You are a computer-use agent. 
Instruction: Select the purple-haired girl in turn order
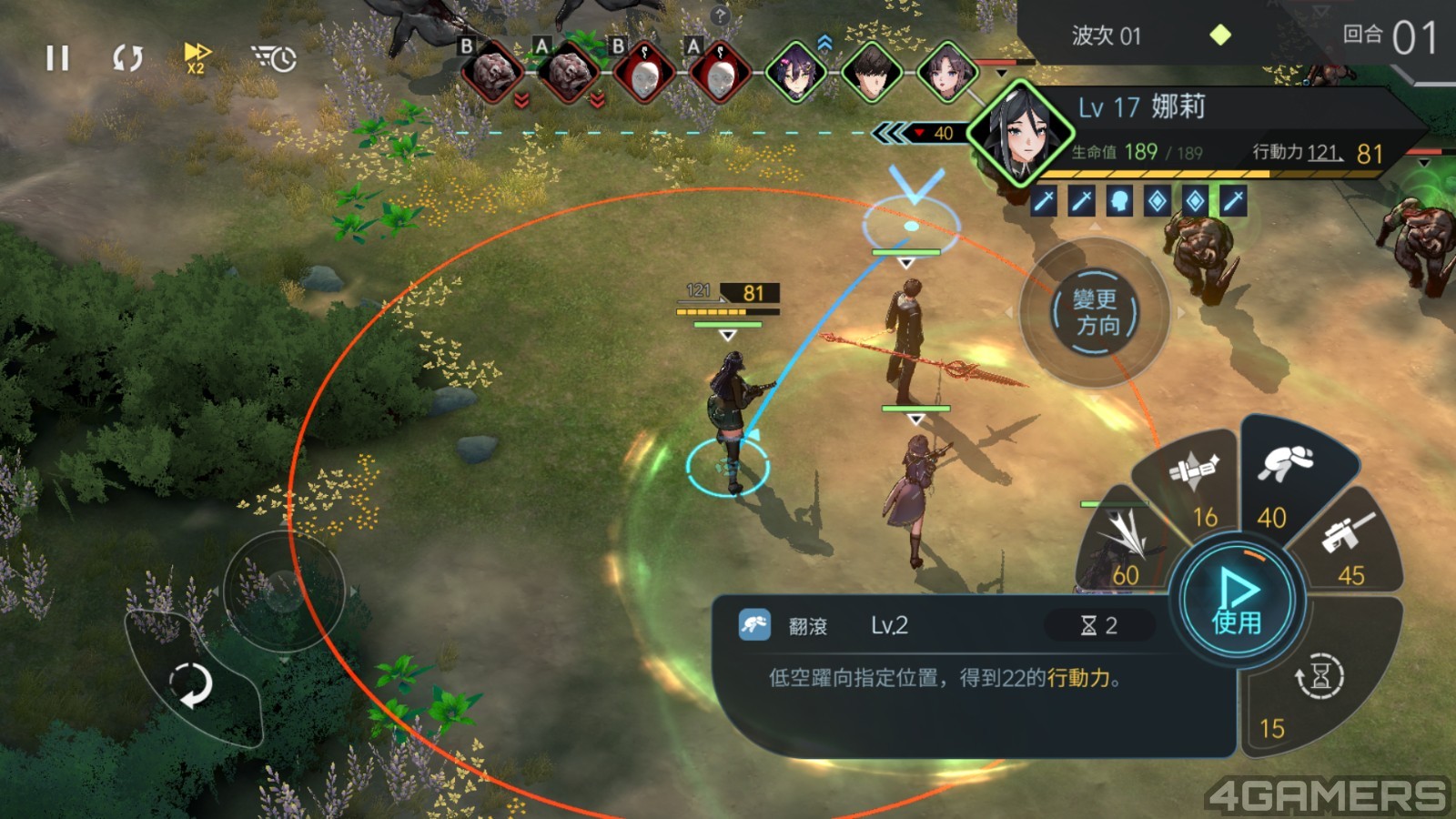(x=797, y=72)
